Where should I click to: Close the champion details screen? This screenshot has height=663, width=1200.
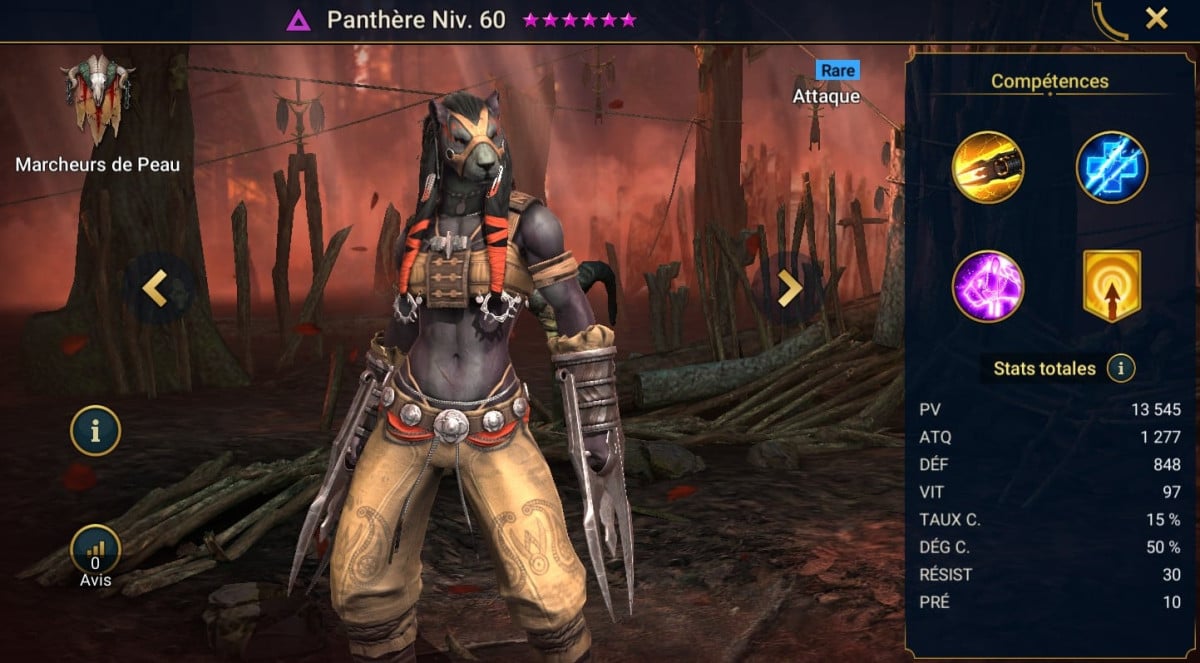click(1157, 19)
